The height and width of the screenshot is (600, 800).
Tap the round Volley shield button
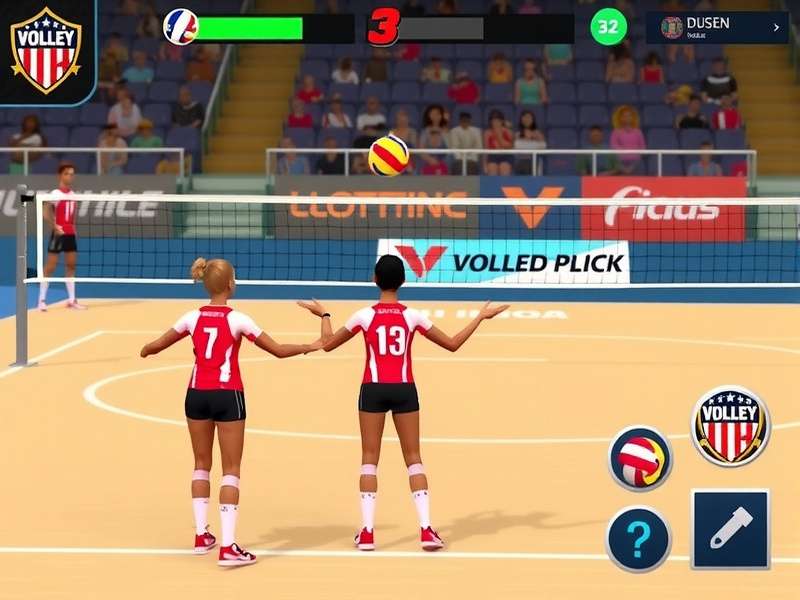pyautogui.click(x=730, y=425)
